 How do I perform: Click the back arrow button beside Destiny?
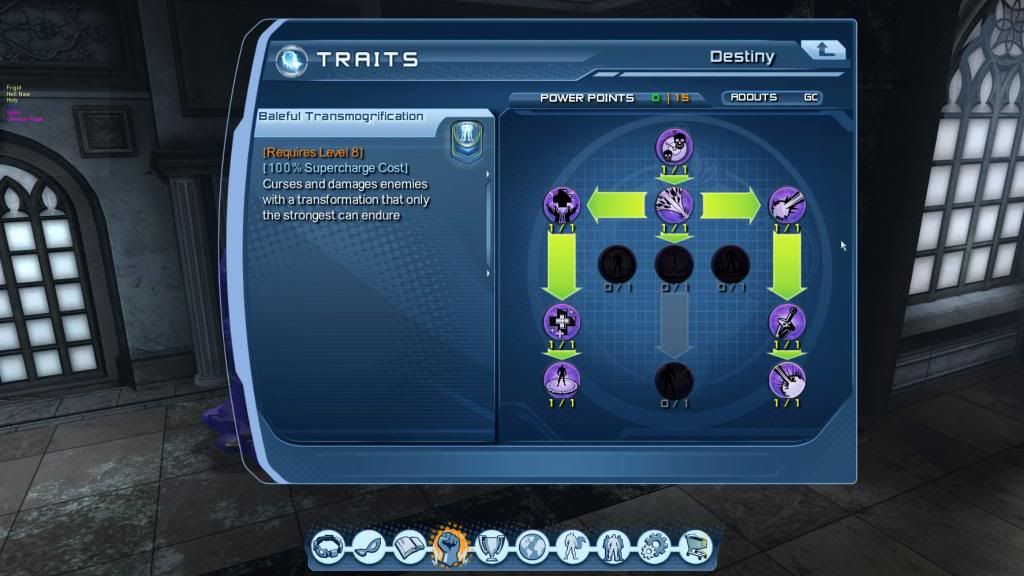pos(823,51)
